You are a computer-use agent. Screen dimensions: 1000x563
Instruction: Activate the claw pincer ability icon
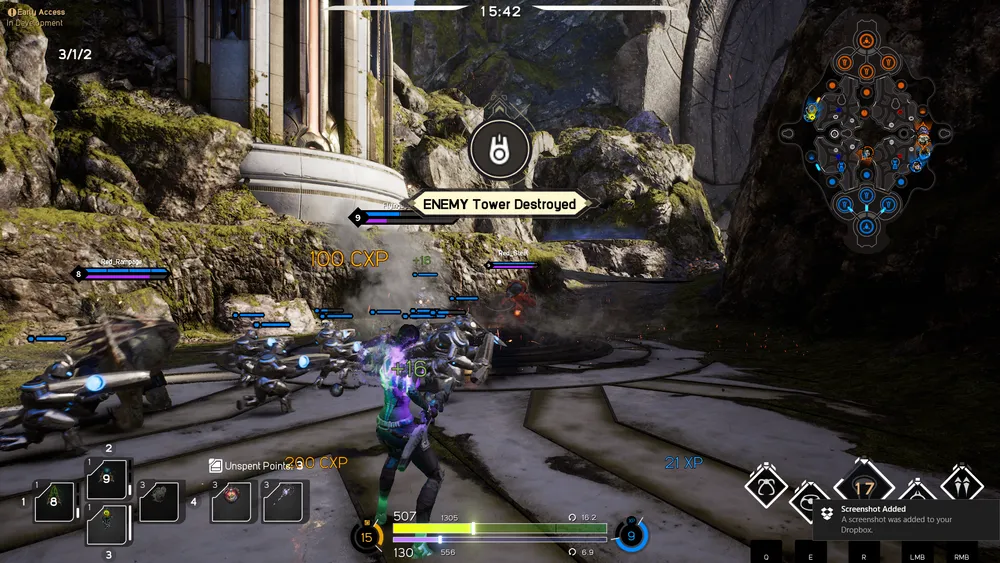coord(765,487)
